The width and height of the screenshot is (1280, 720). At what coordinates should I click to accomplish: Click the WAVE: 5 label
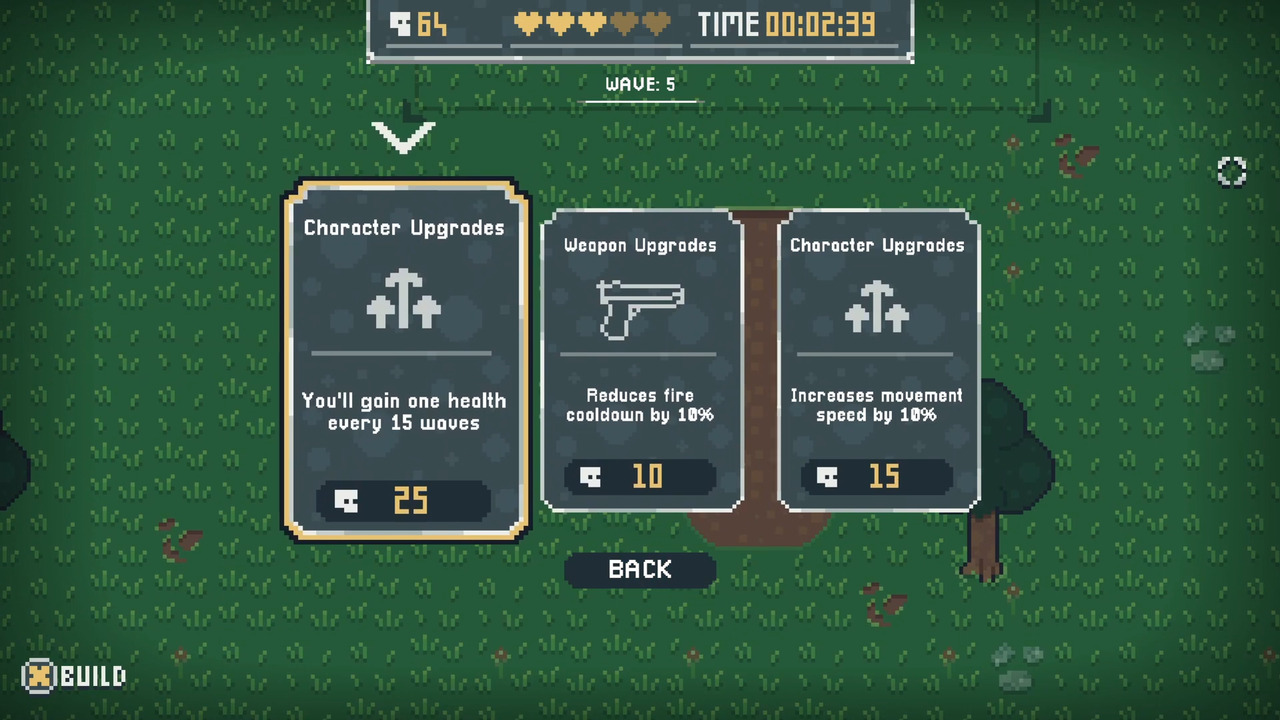640,84
